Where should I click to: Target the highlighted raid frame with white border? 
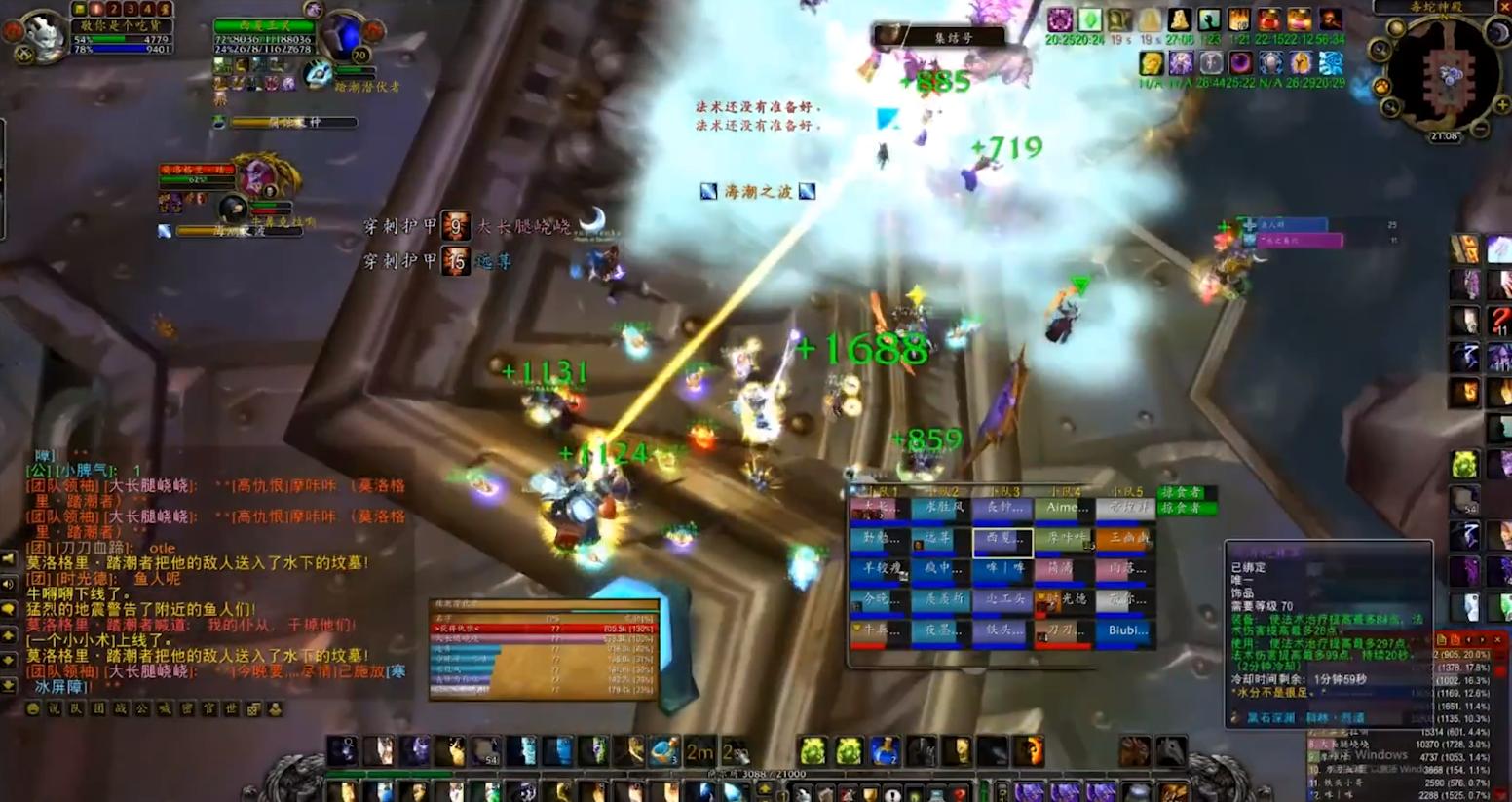point(1002,539)
